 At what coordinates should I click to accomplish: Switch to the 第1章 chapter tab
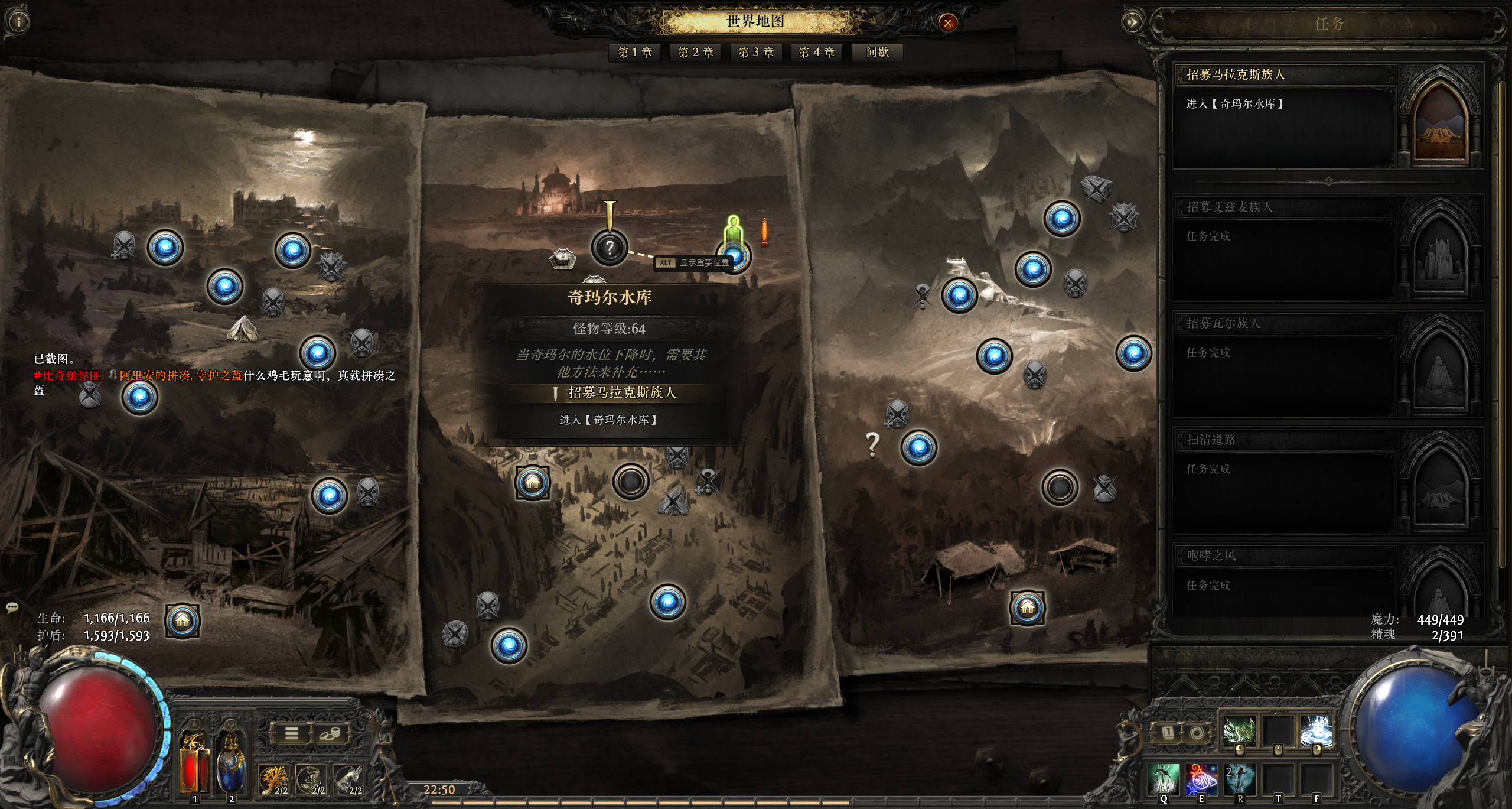(x=635, y=53)
